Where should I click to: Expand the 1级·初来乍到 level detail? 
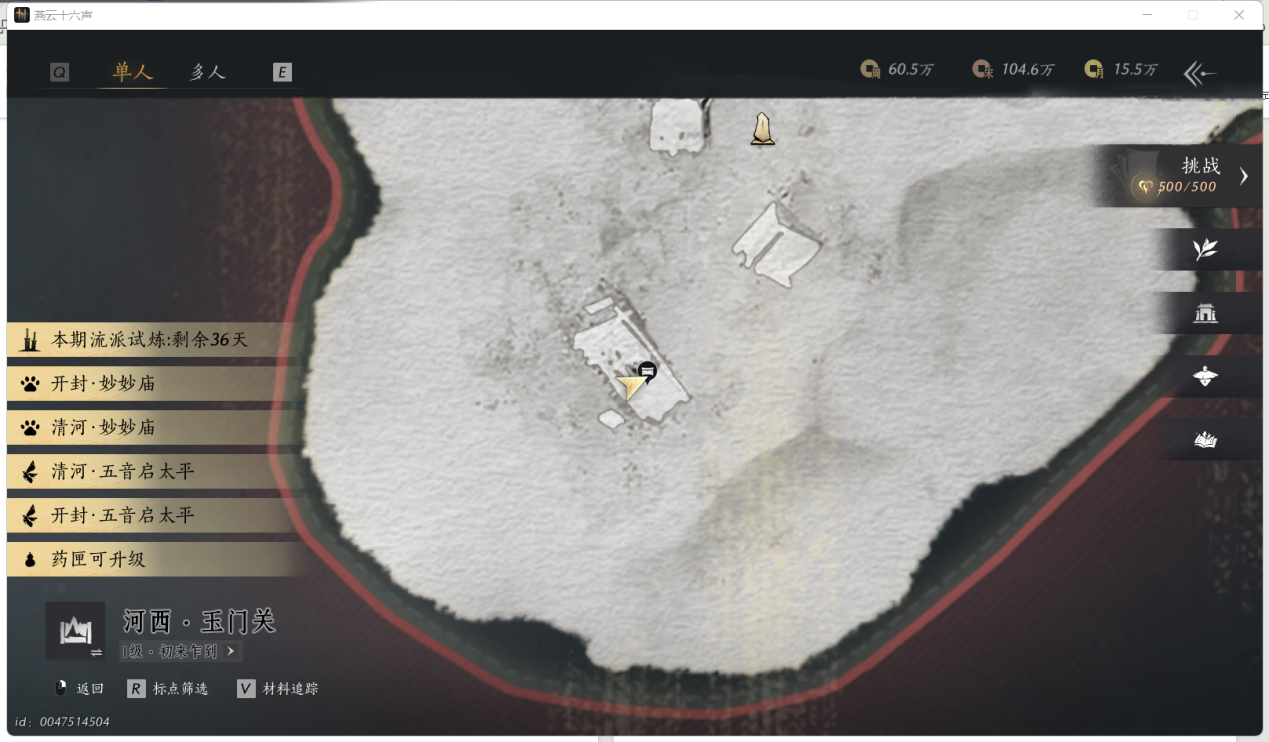tap(180, 651)
